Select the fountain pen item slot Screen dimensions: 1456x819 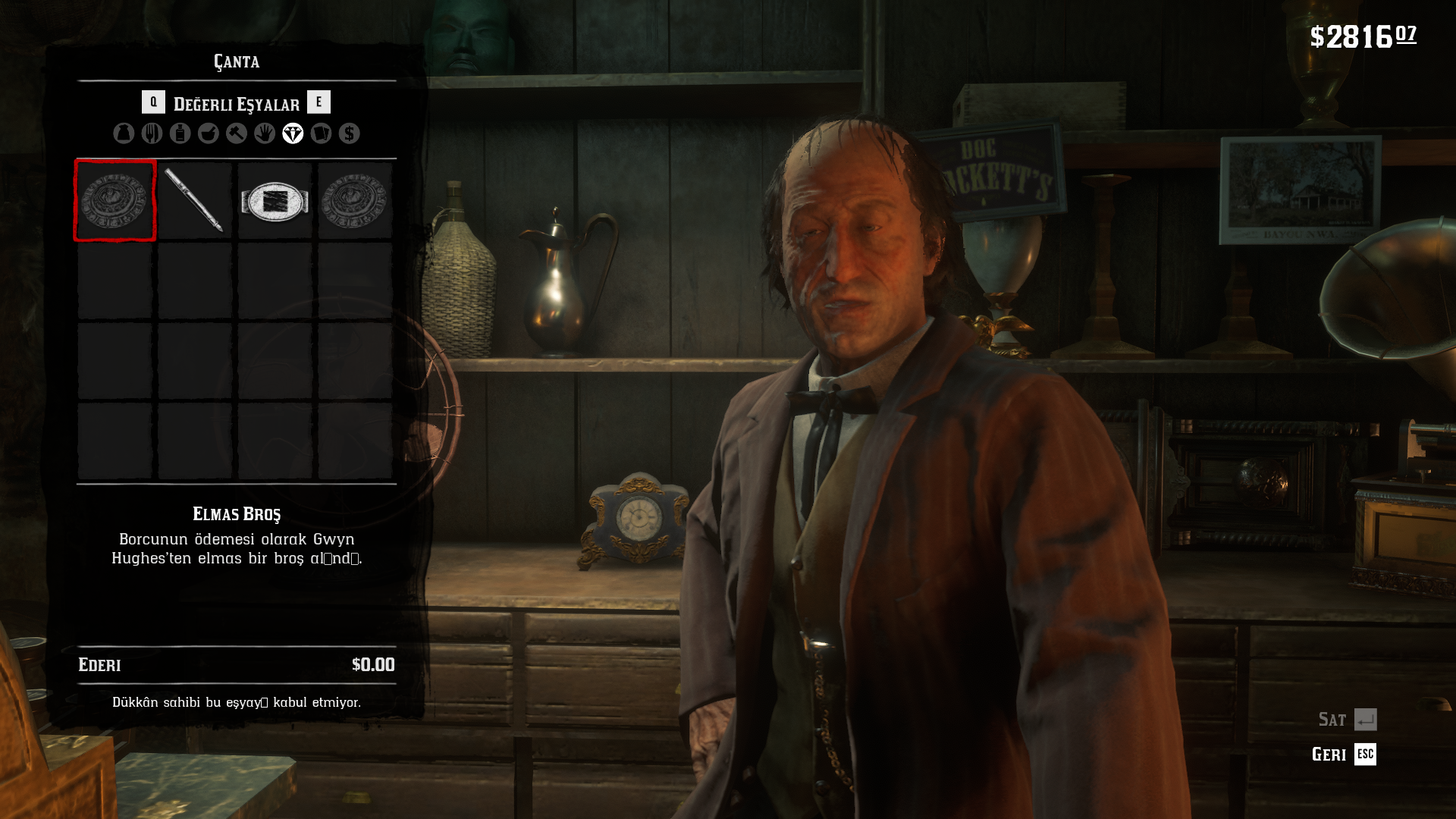[195, 201]
